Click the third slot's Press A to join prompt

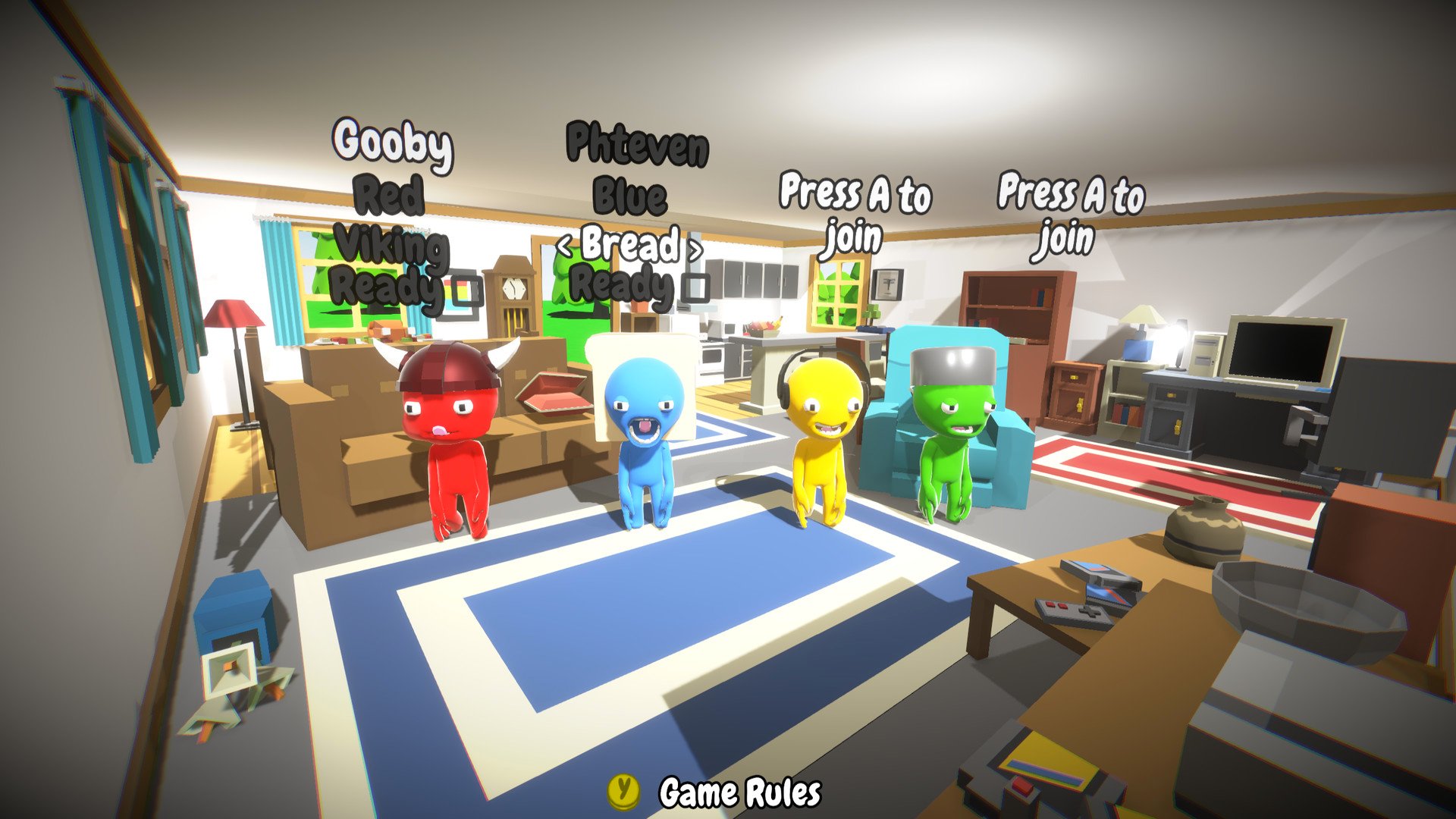[855, 212]
